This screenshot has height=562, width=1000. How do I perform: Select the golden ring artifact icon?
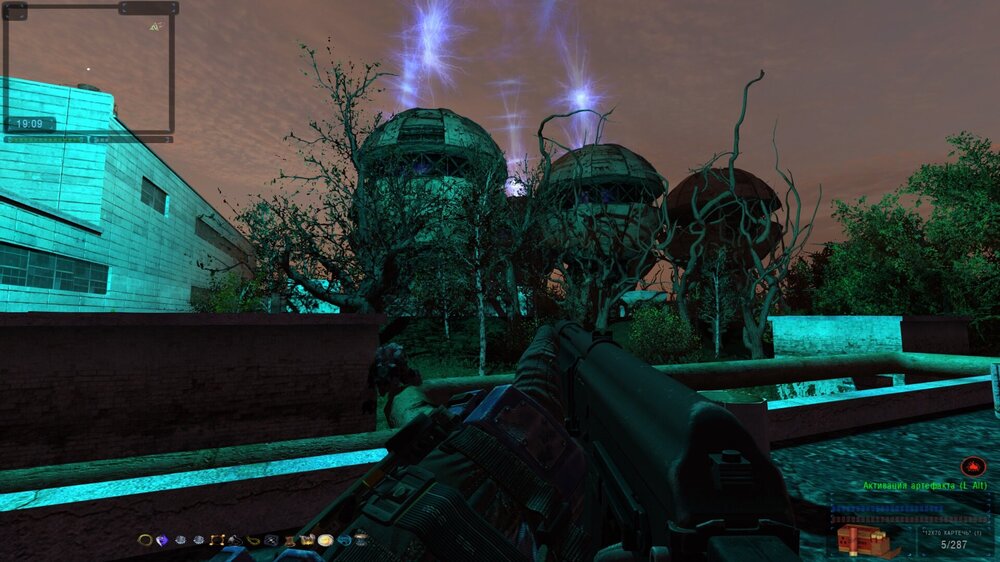tap(145, 540)
